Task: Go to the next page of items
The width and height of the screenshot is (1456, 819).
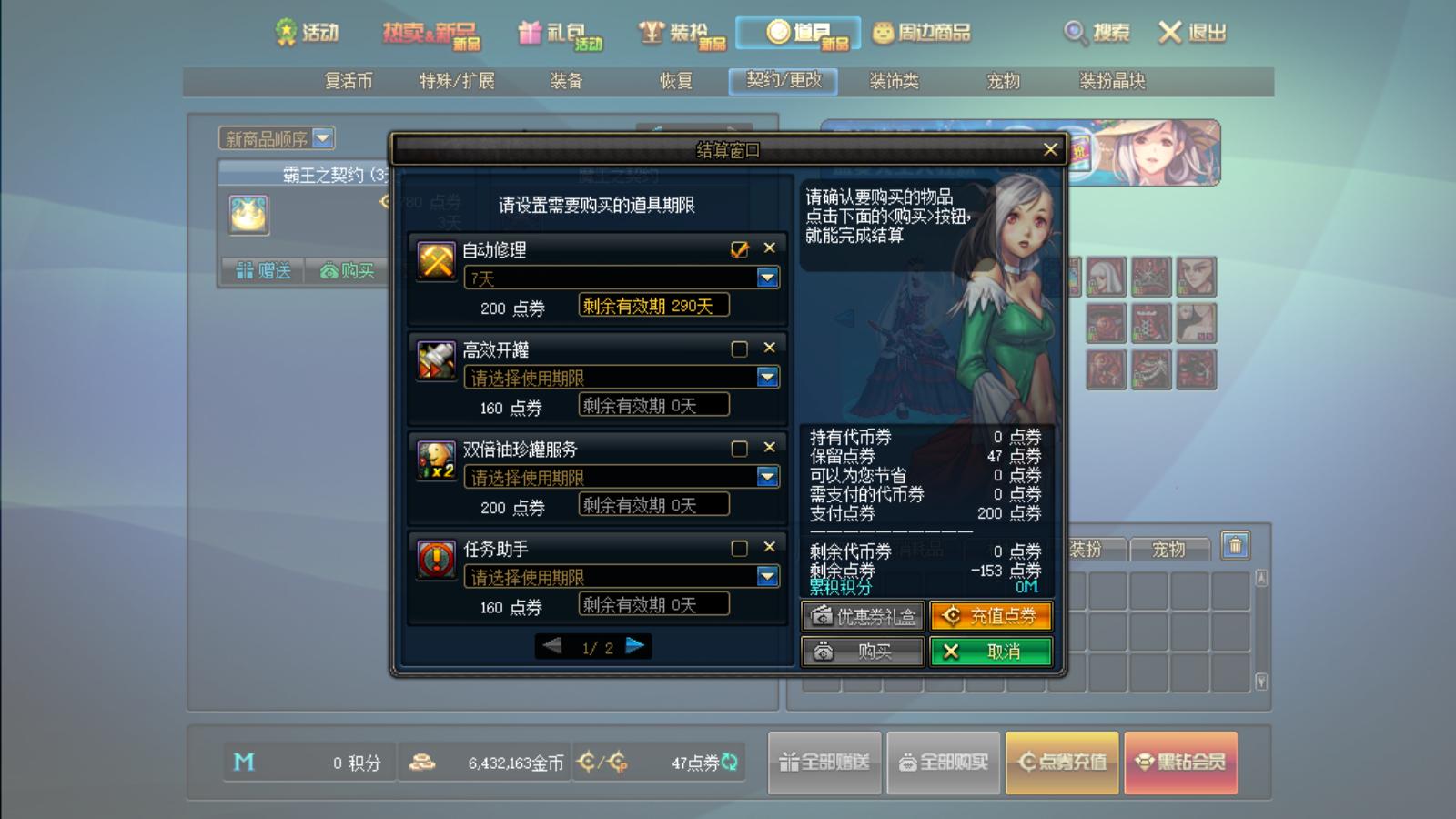Action: pyautogui.click(x=635, y=646)
